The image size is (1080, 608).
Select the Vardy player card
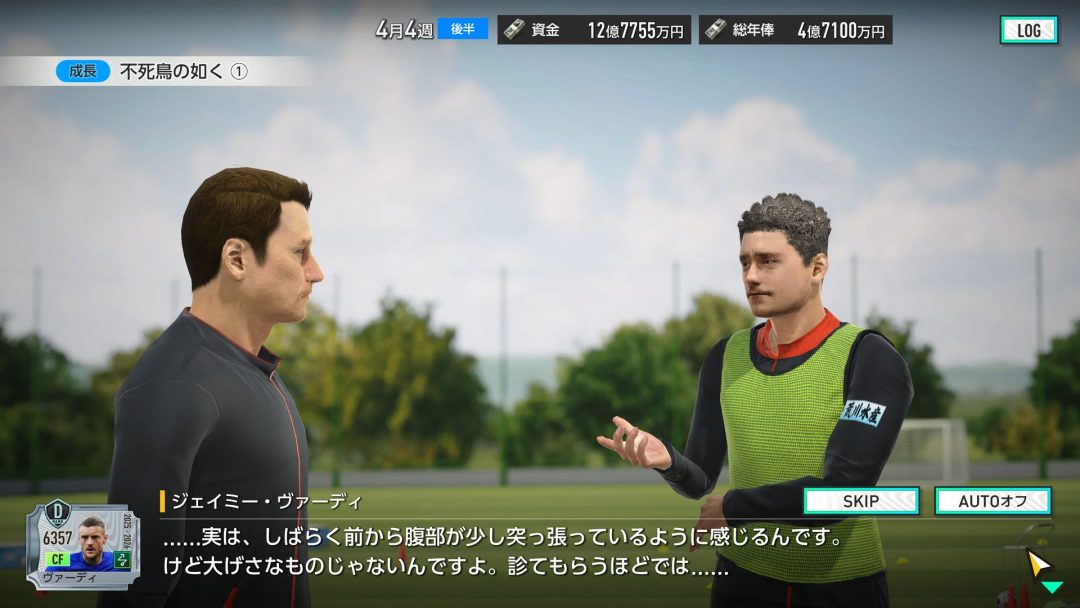(84, 546)
